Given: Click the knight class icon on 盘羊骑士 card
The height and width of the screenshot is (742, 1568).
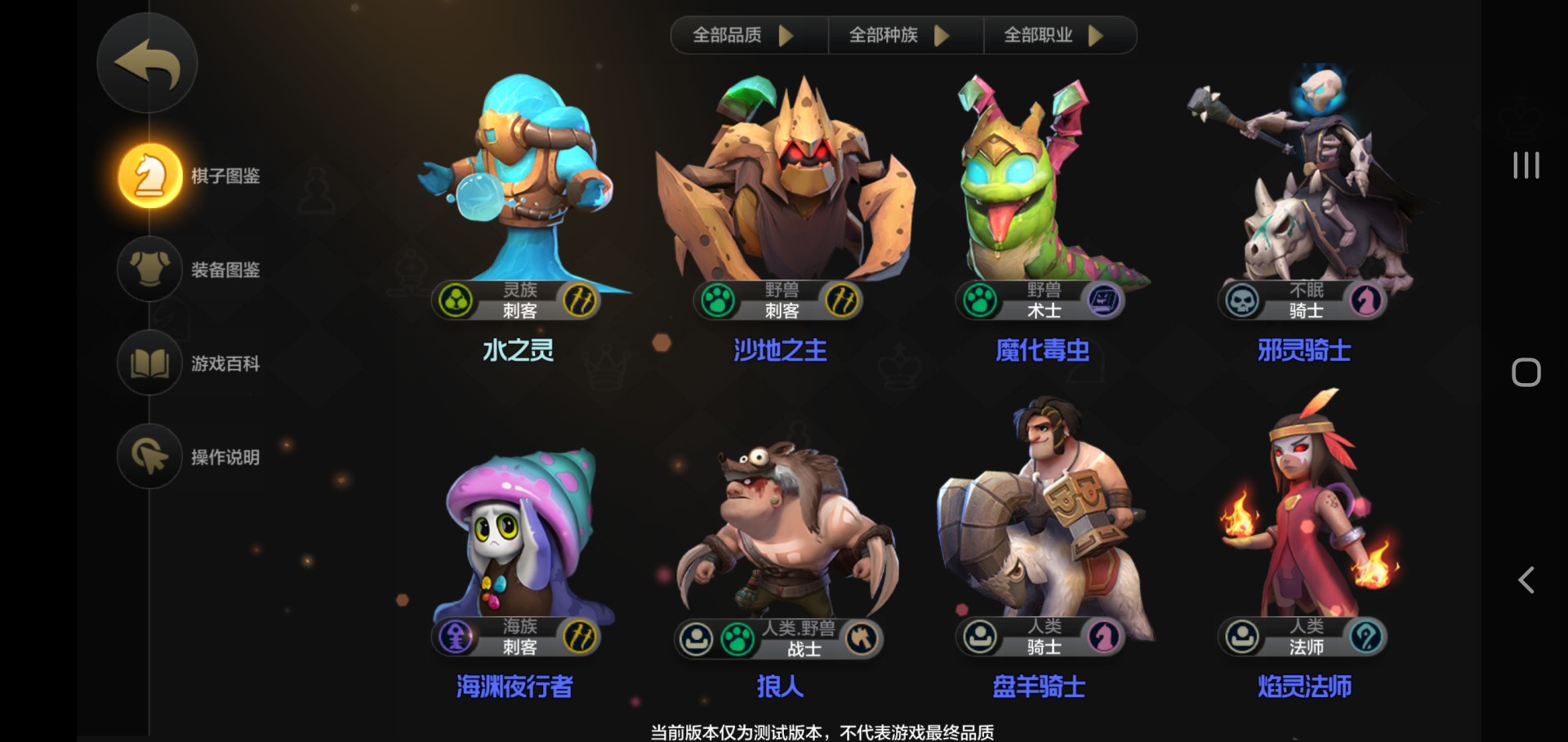Looking at the screenshot, I should 1104,638.
